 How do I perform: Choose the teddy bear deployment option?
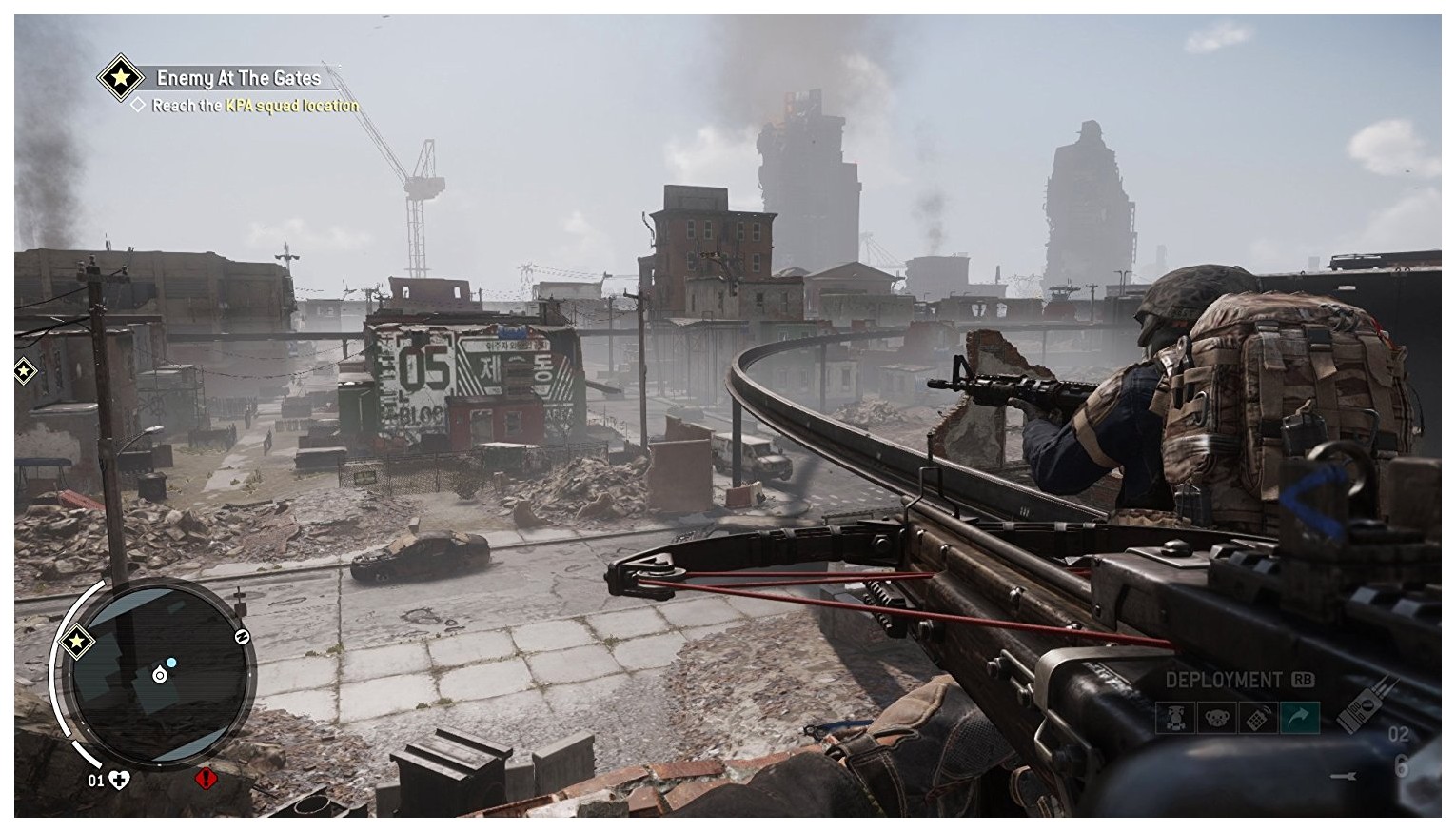pos(1216,717)
